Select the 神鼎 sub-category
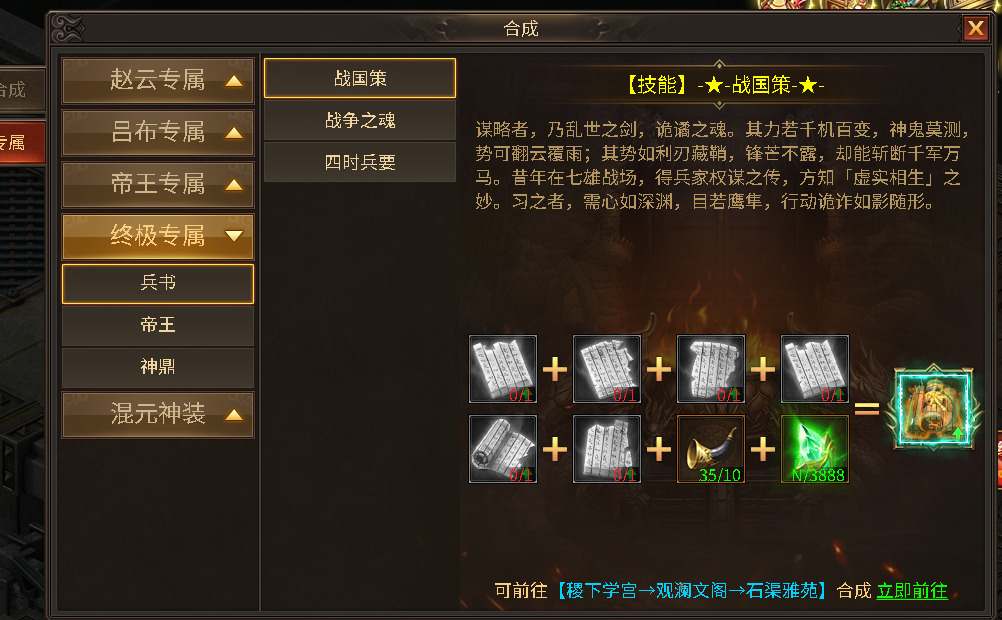The width and height of the screenshot is (1002, 620). tap(158, 368)
